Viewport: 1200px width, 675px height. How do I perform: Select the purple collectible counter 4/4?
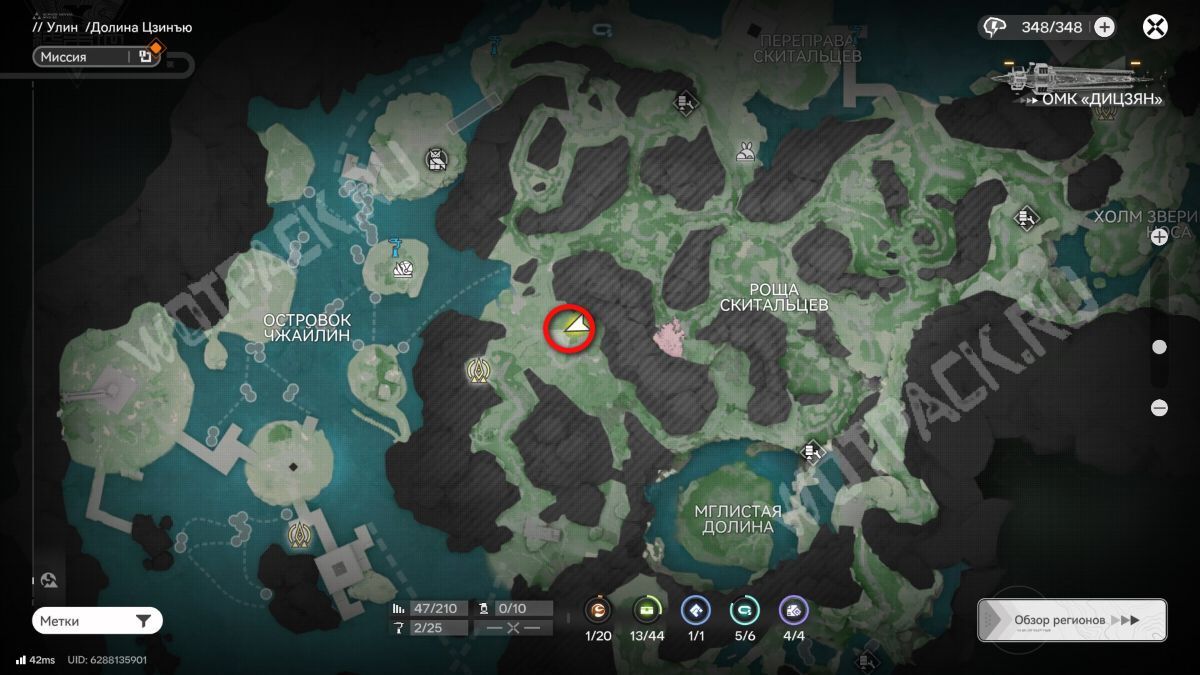(x=793, y=610)
